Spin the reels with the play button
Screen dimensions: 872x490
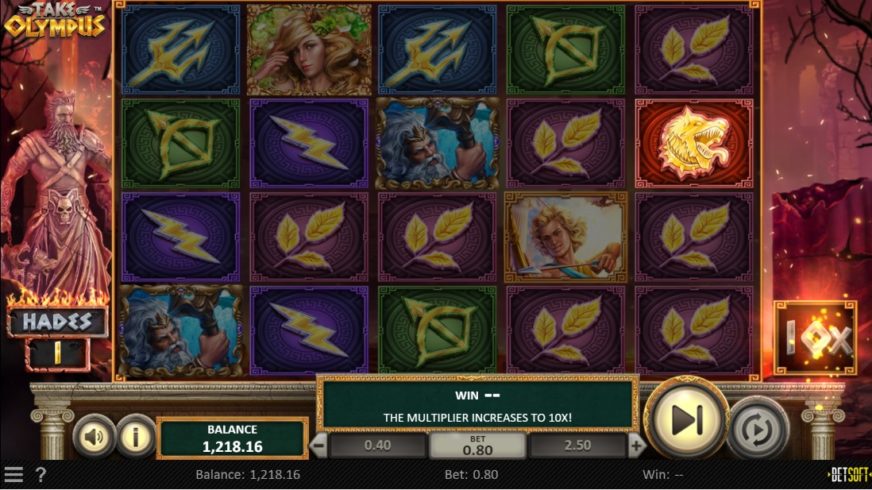click(687, 419)
